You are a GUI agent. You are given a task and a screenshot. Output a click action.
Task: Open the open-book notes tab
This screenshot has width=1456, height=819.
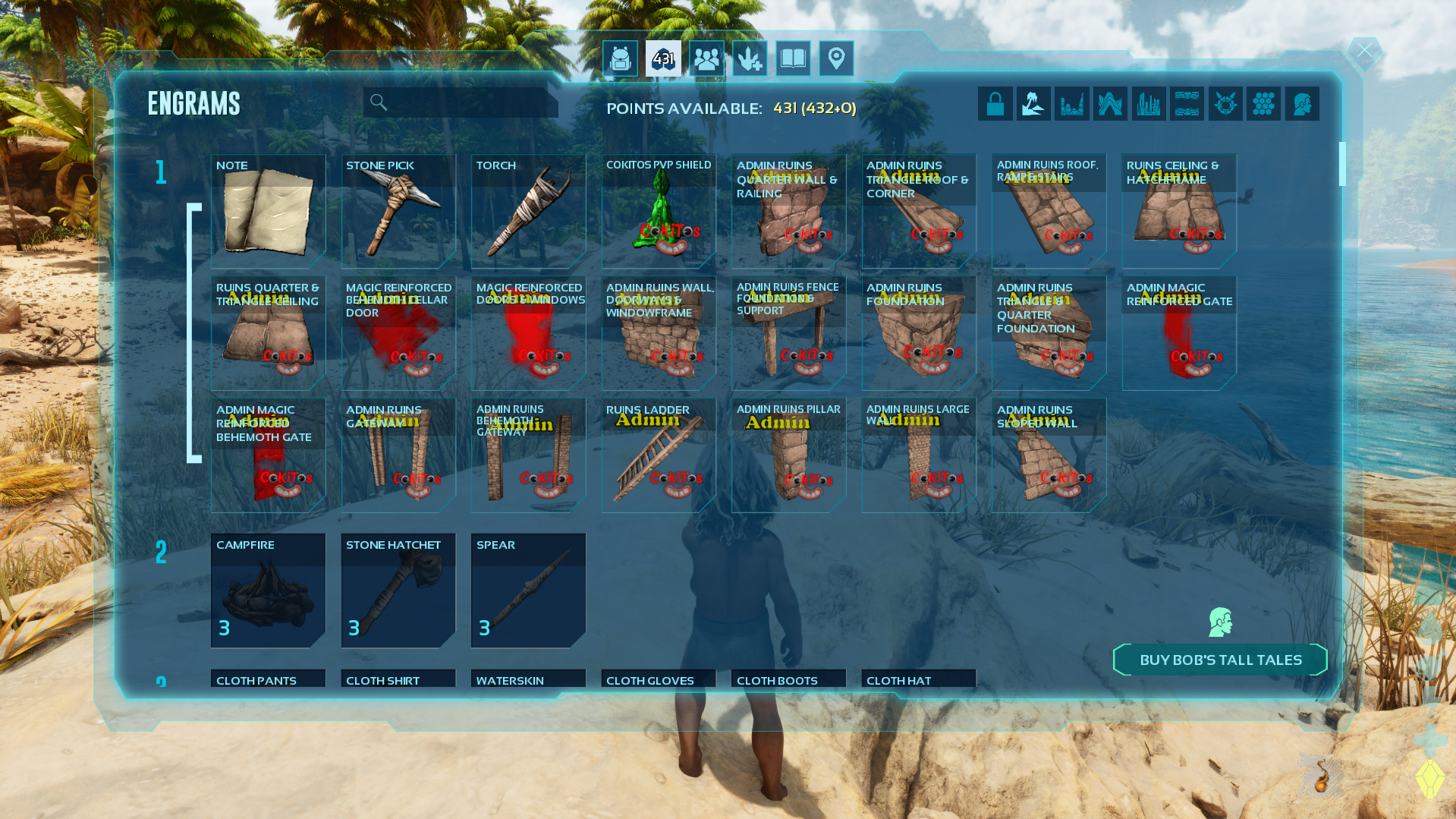click(793, 58)
